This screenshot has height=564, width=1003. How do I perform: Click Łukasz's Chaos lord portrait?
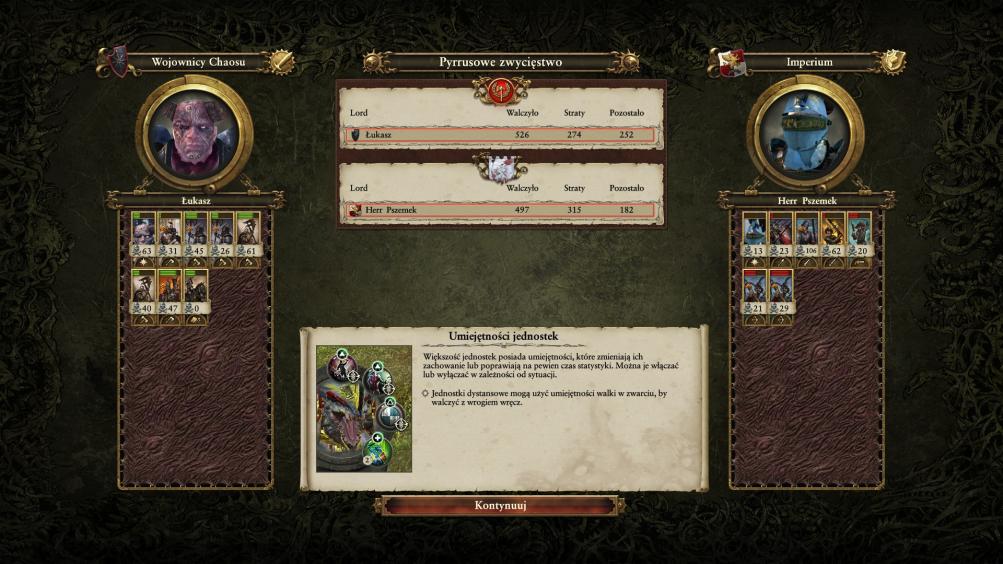point(193,134)
